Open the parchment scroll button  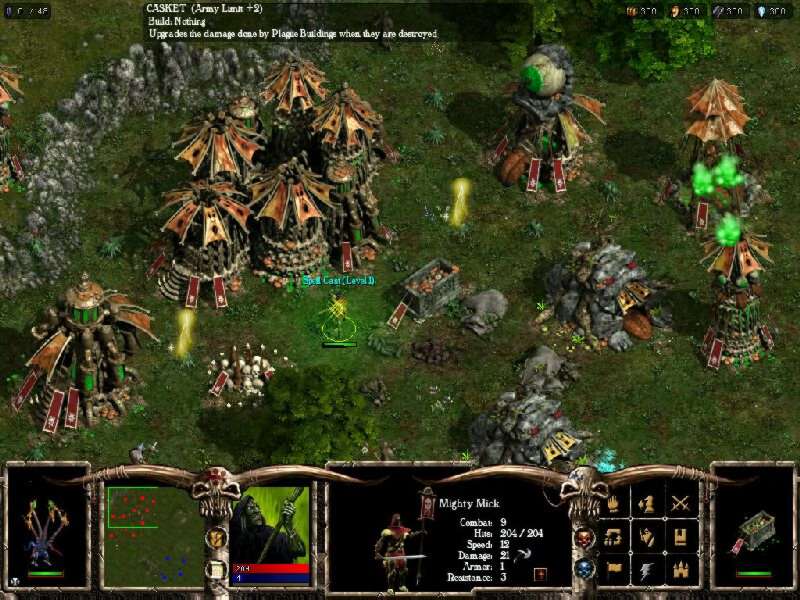[214, 569]
